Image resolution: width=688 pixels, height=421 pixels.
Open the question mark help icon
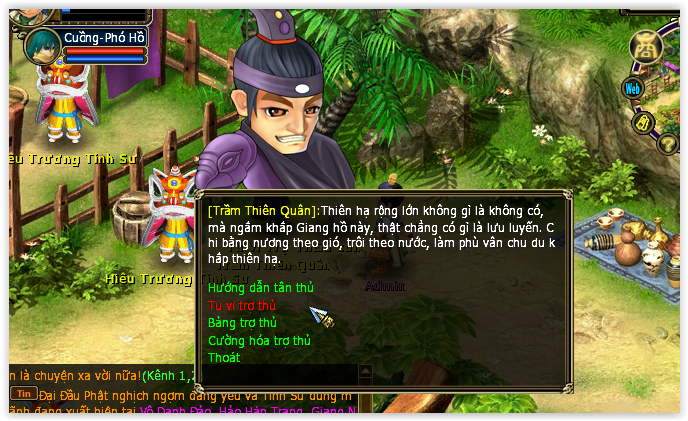(668, 143)
